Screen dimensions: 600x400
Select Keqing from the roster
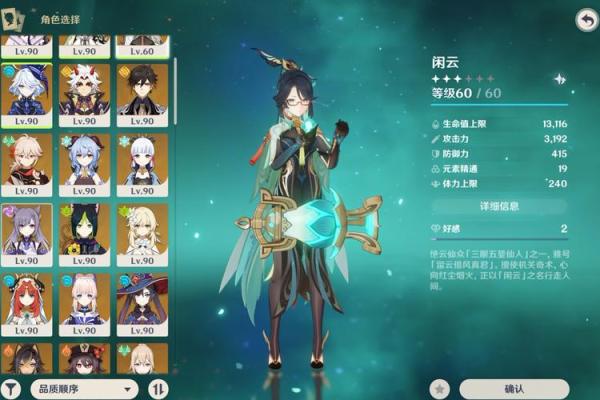point(27,234)
